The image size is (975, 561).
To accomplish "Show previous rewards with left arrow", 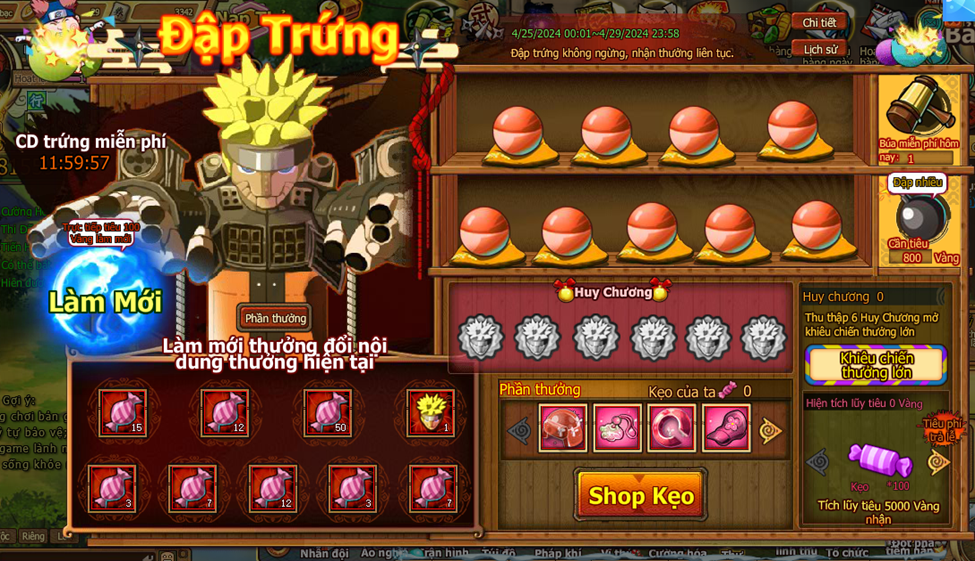I will [x=519, y=431].
